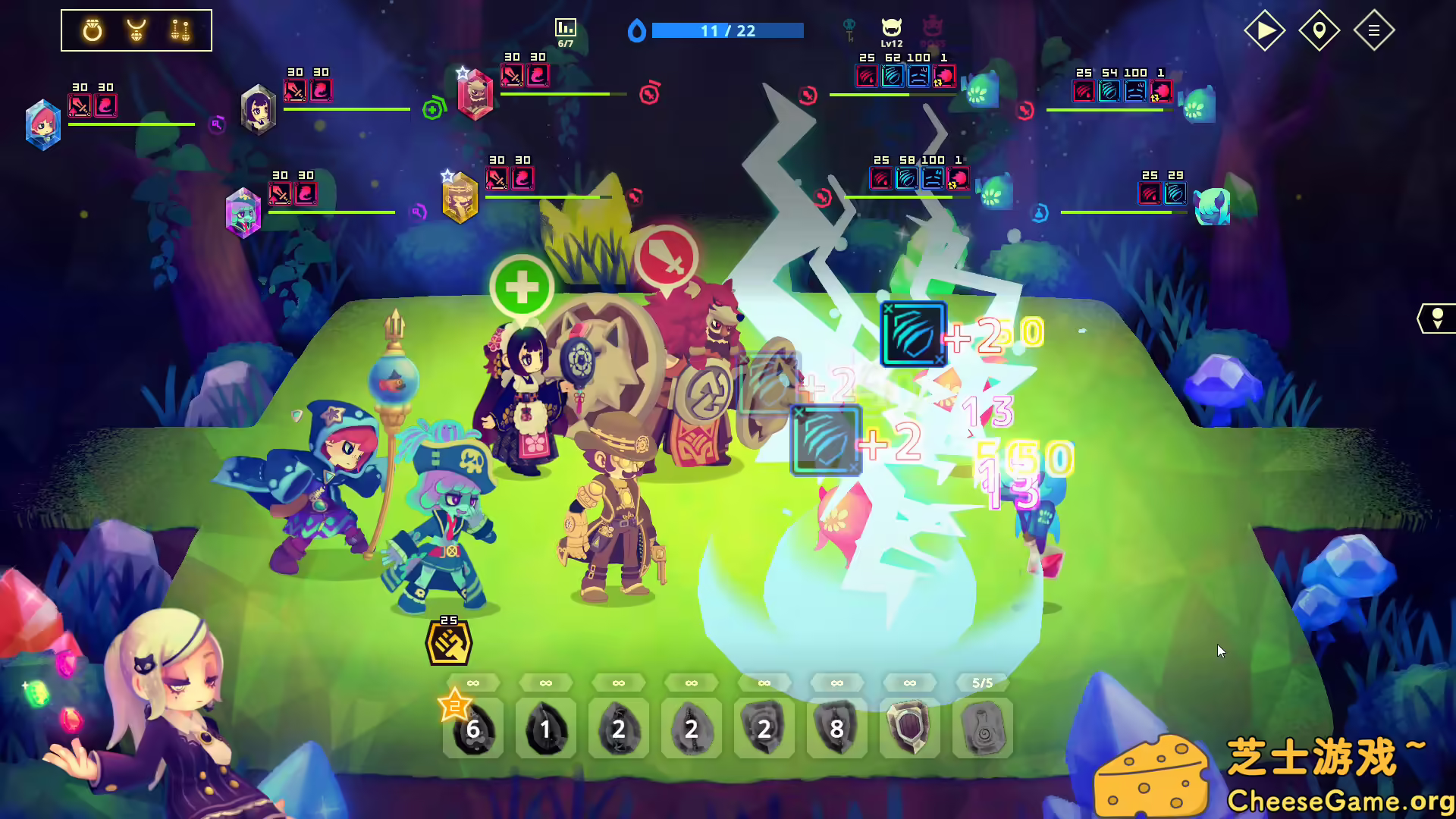Select the card costing 6 with the star badge

473,728
